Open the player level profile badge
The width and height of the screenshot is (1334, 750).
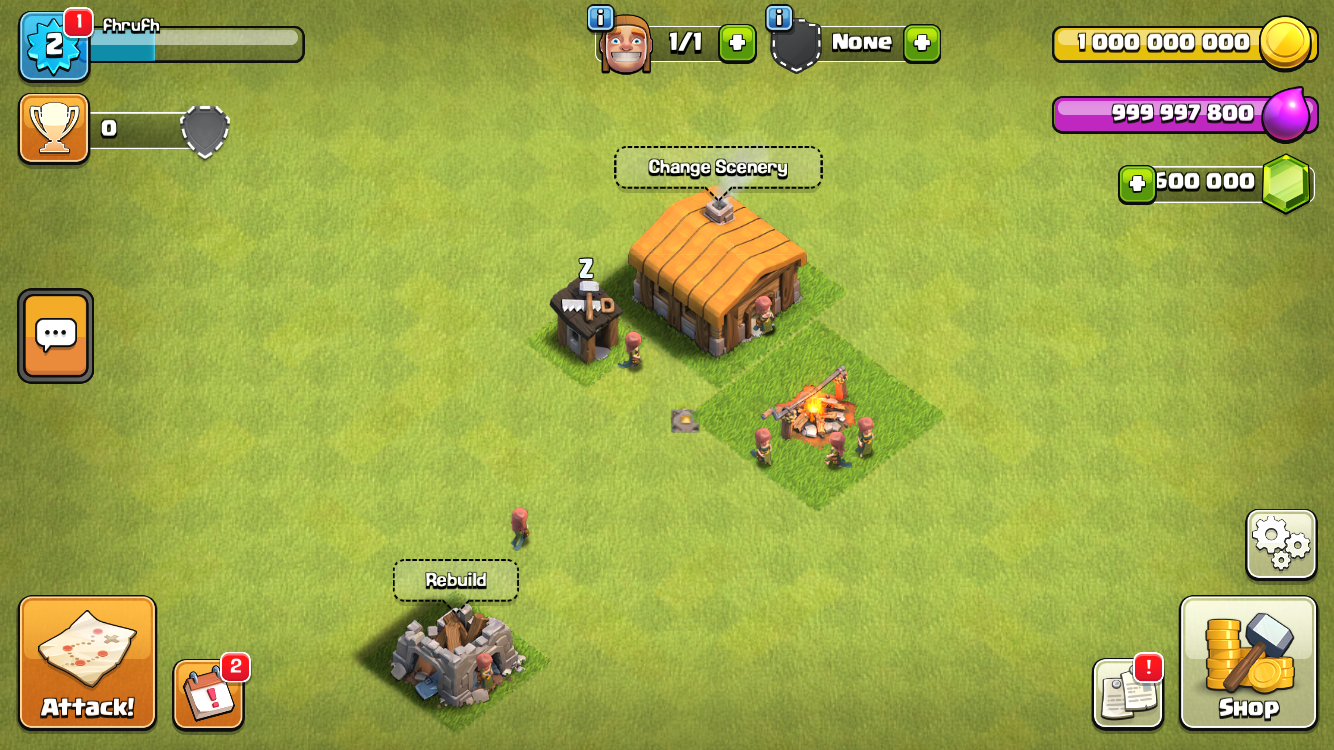pyautogui.click(x=54, y=47)
